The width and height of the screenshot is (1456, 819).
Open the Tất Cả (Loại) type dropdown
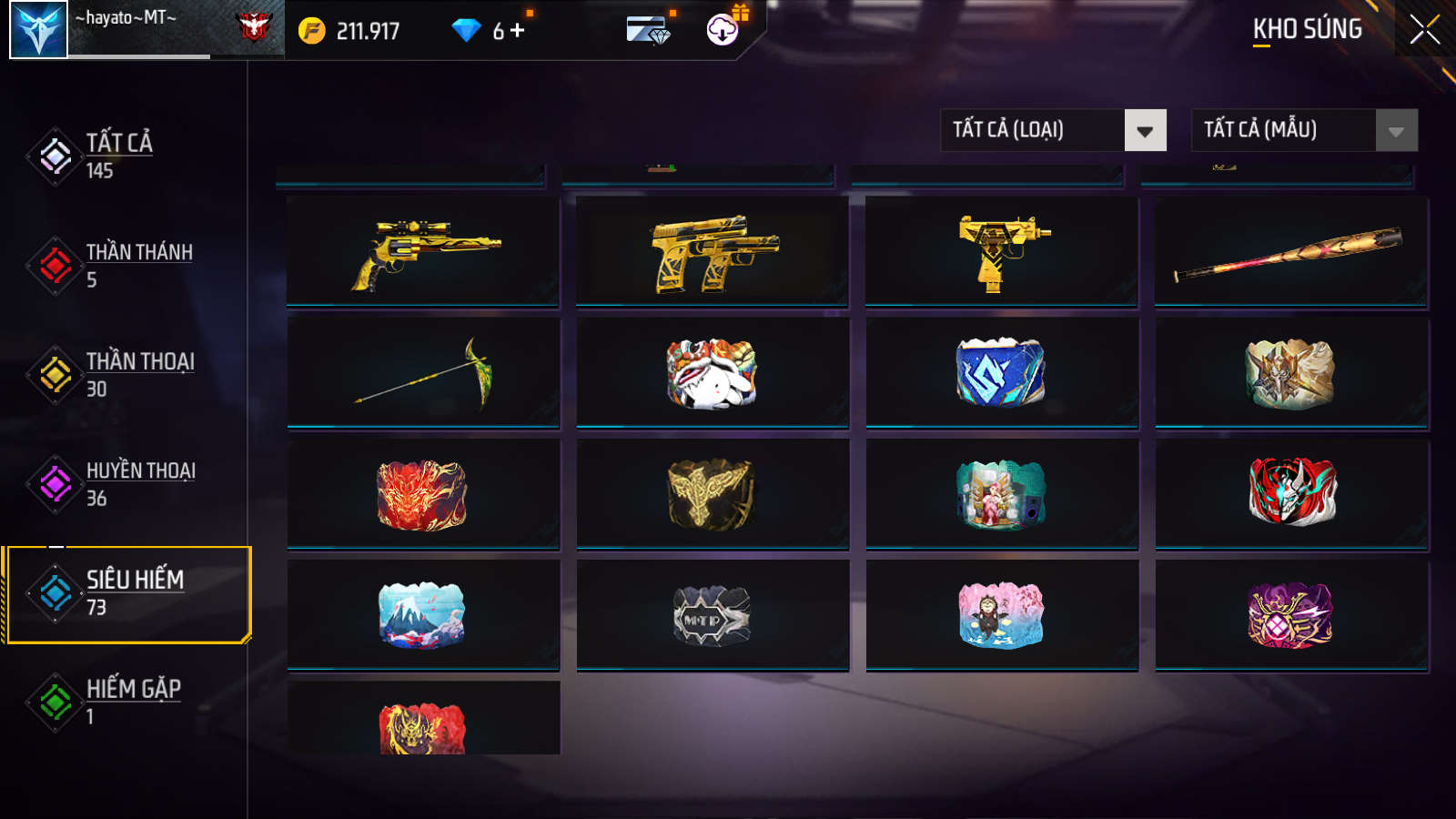tap(1053, 130)
